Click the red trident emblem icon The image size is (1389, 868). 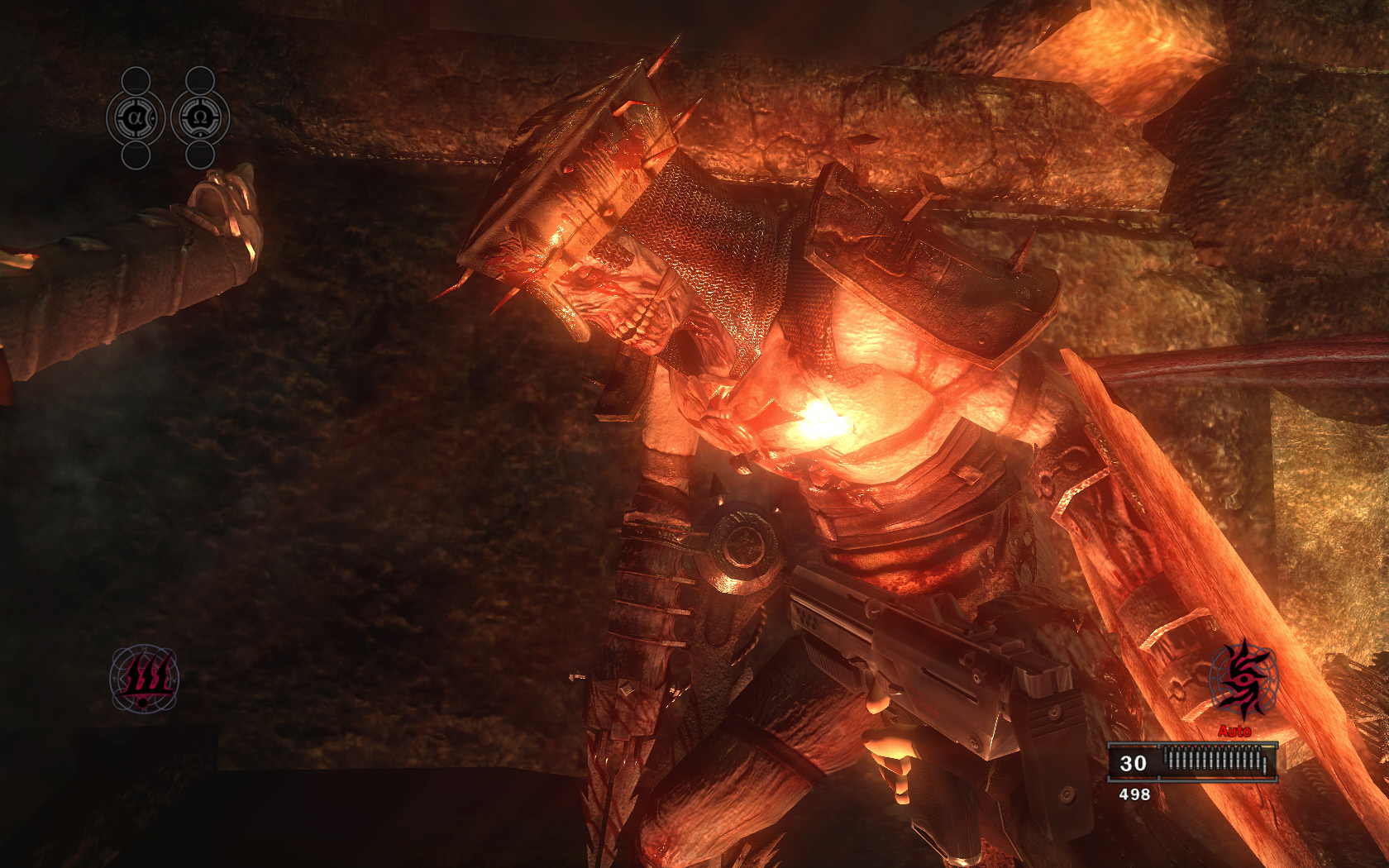(x=145, y=679)
